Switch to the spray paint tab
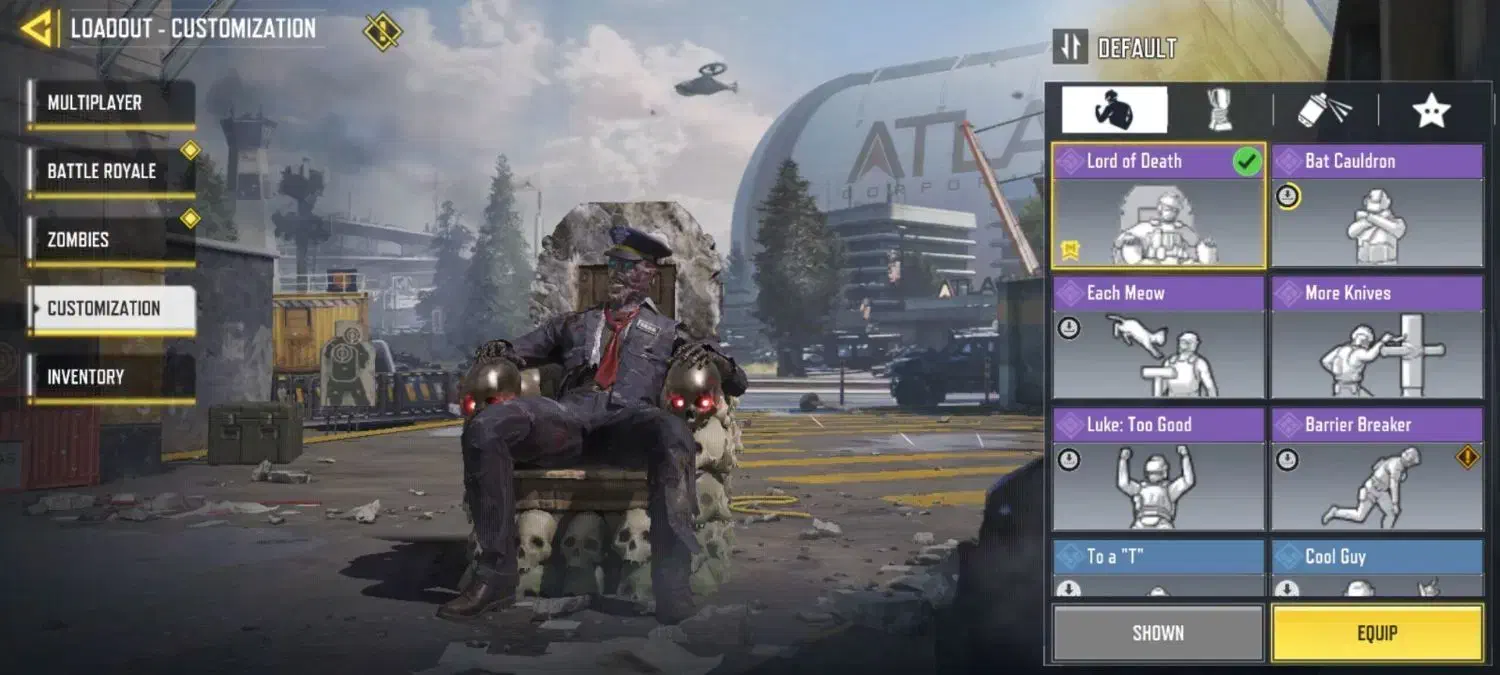 point(1325,110)
